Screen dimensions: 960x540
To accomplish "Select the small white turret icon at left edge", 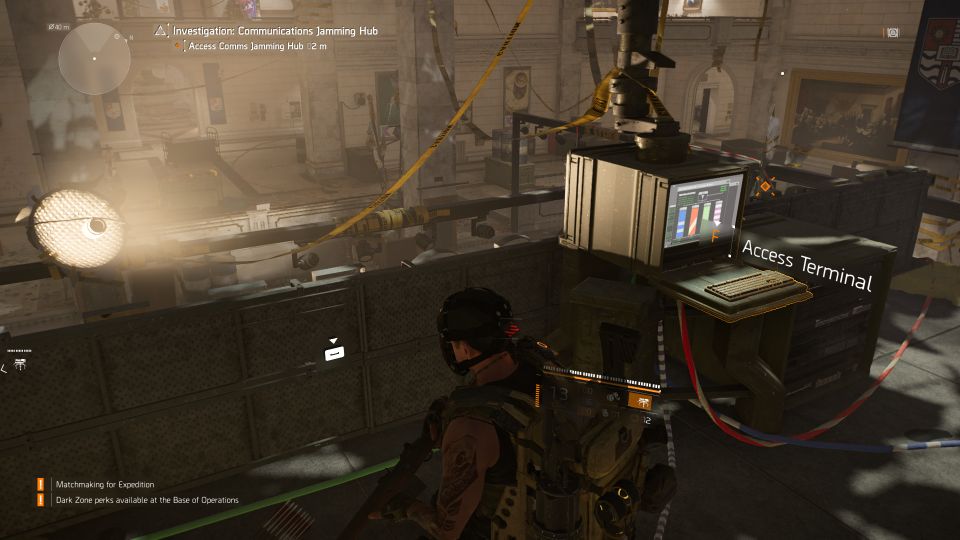I will pos(20,367).
